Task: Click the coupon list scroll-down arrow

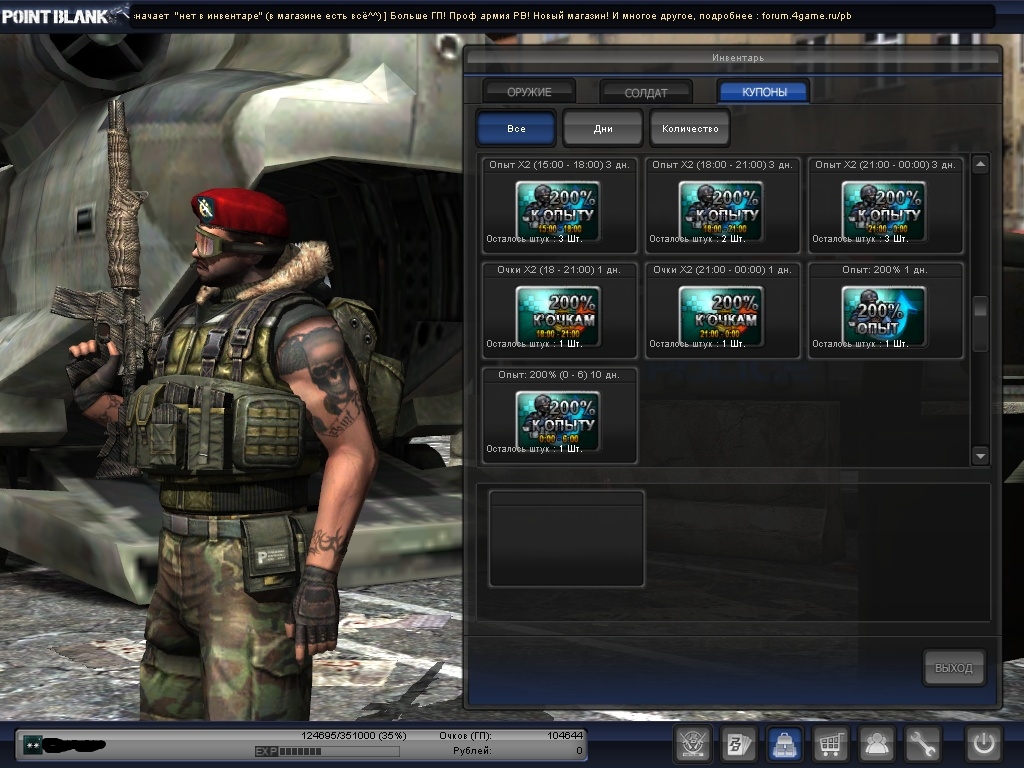Action: point(980,455)
